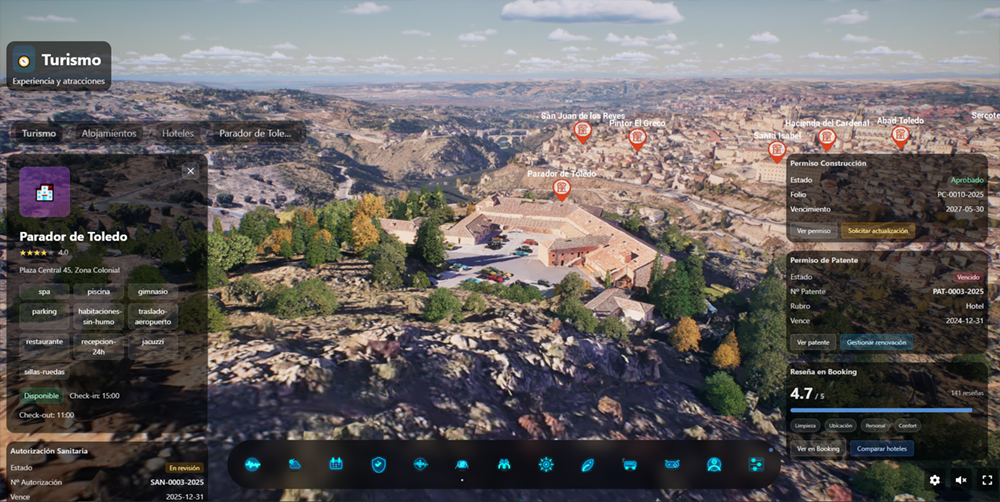Select the shield icon in bottom toolbar
Screen dimensions: 1000x502
tap(378, 464)
